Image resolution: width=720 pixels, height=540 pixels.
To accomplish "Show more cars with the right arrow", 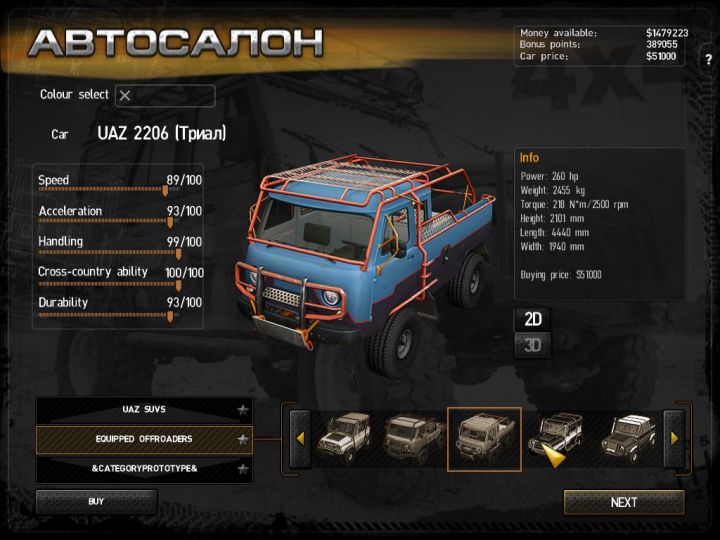I will [674, 438].
